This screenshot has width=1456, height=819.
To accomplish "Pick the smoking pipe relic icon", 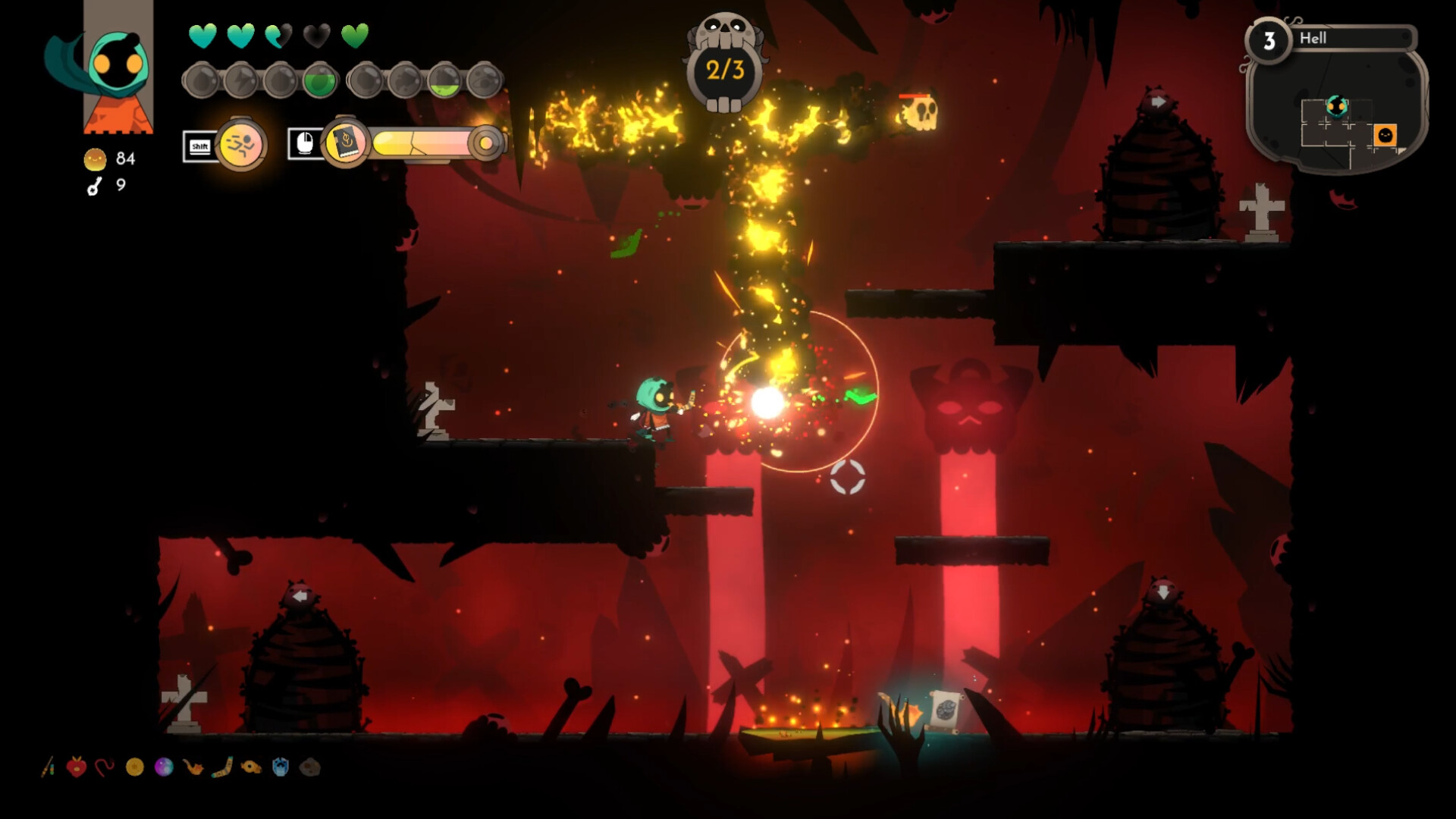I will [x=193, y=767].
